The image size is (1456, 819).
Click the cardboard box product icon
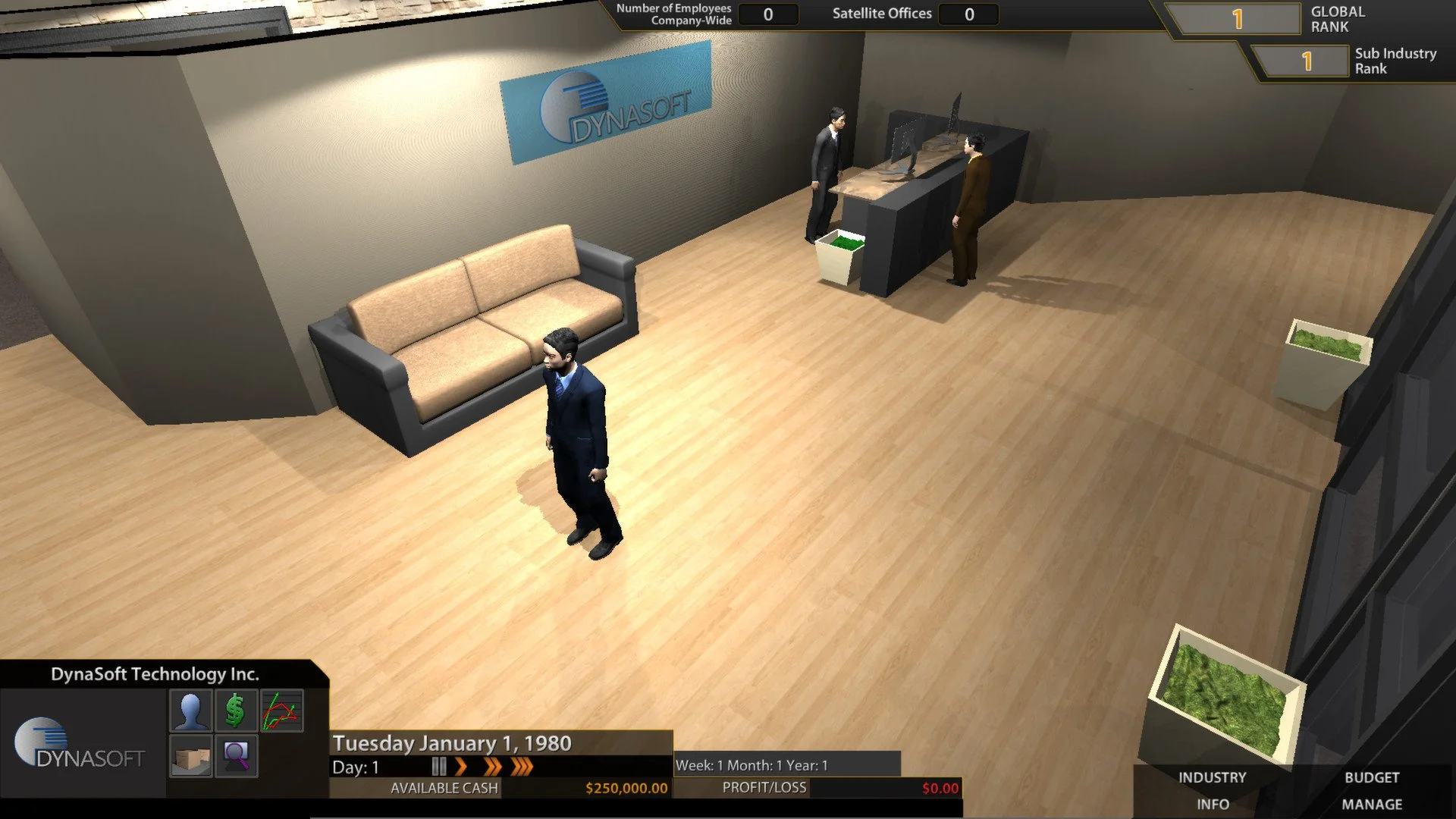click(x=192, y=755)
